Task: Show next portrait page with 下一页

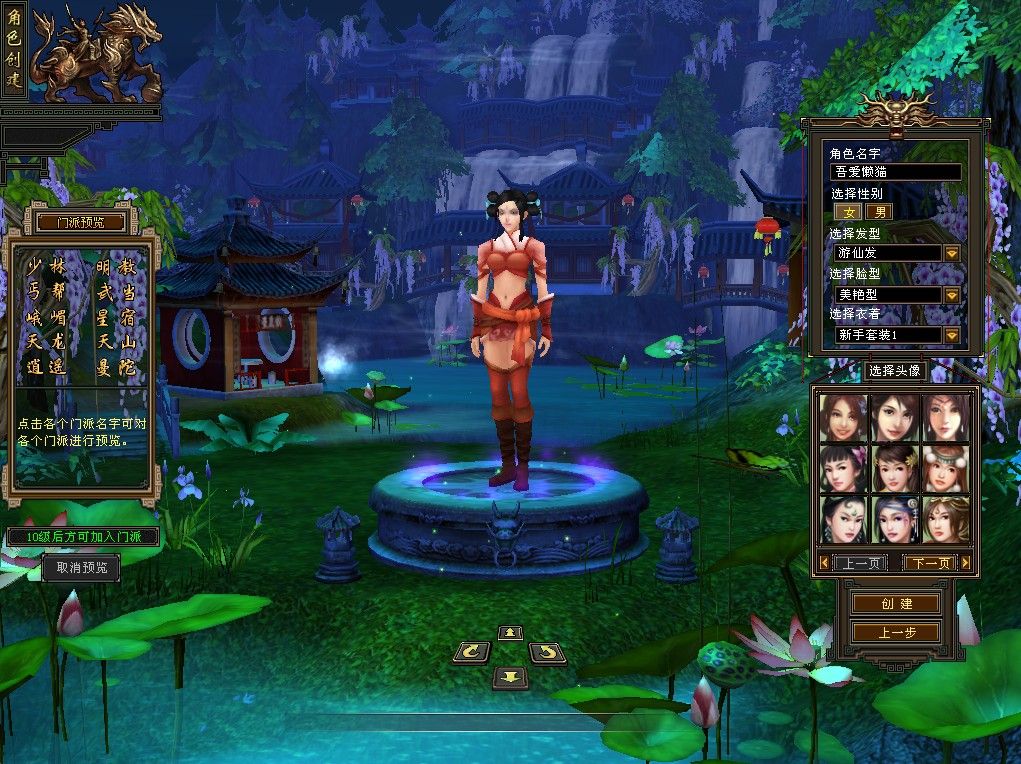Action: pyautogui.click(x=929, y=563)
